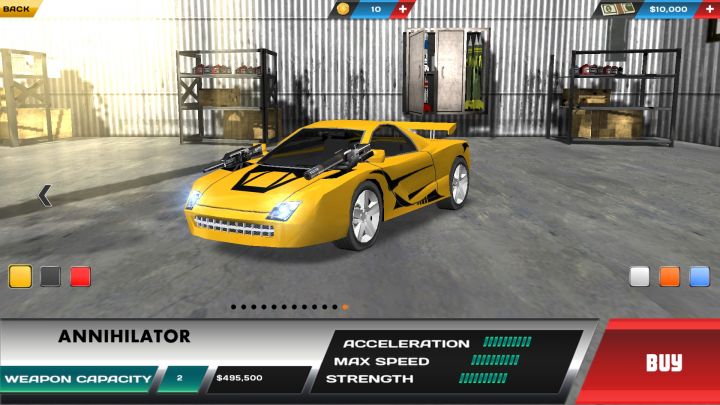Go back using the BACK button
This screenshot has width=720, height=405.
pos(18,8)
